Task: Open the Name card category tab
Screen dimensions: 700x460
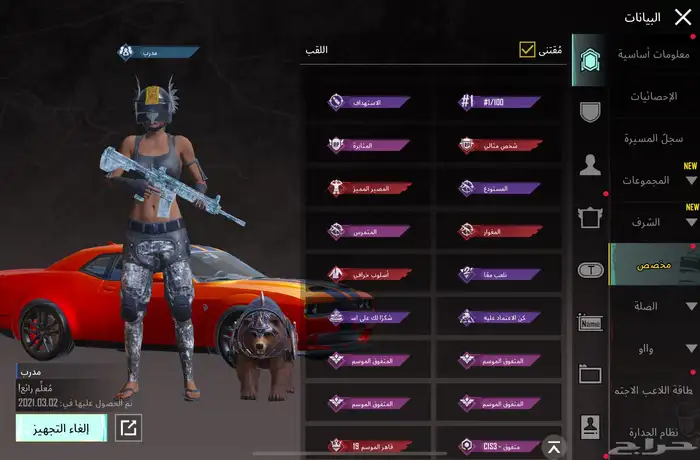Action: point(590,322)
